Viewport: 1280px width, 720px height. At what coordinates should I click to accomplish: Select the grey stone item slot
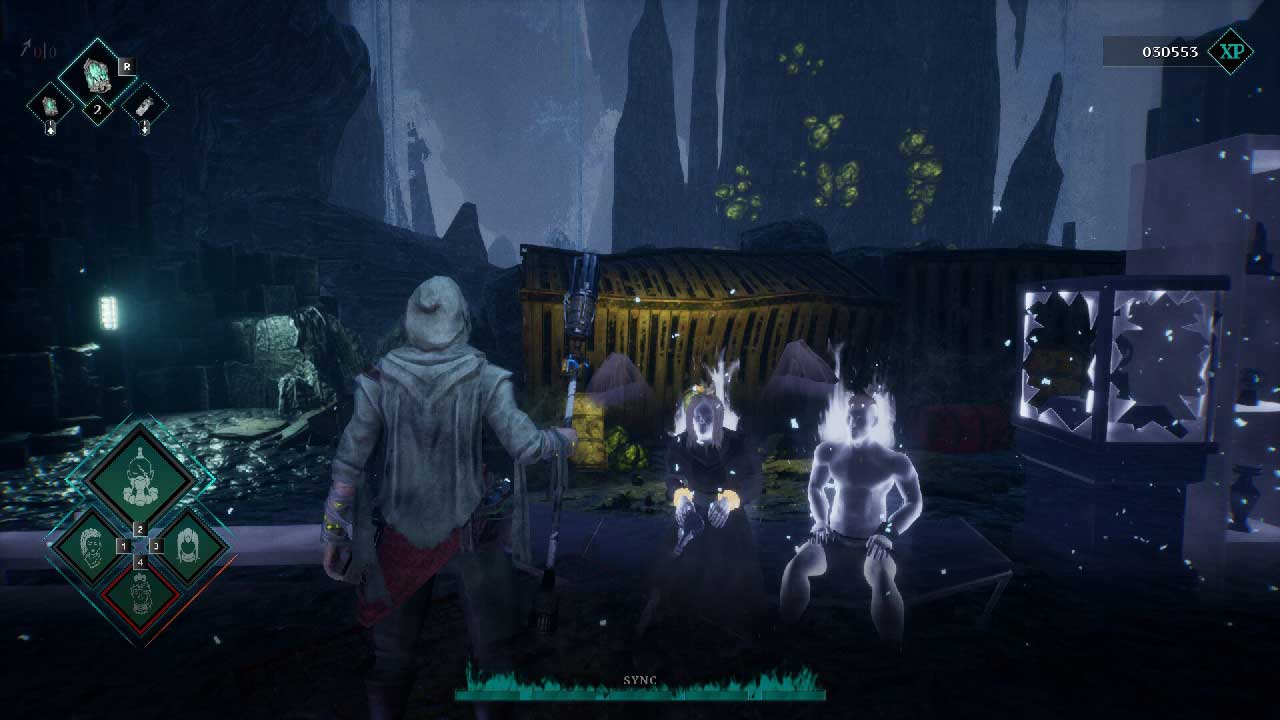[x=144, y=105]
